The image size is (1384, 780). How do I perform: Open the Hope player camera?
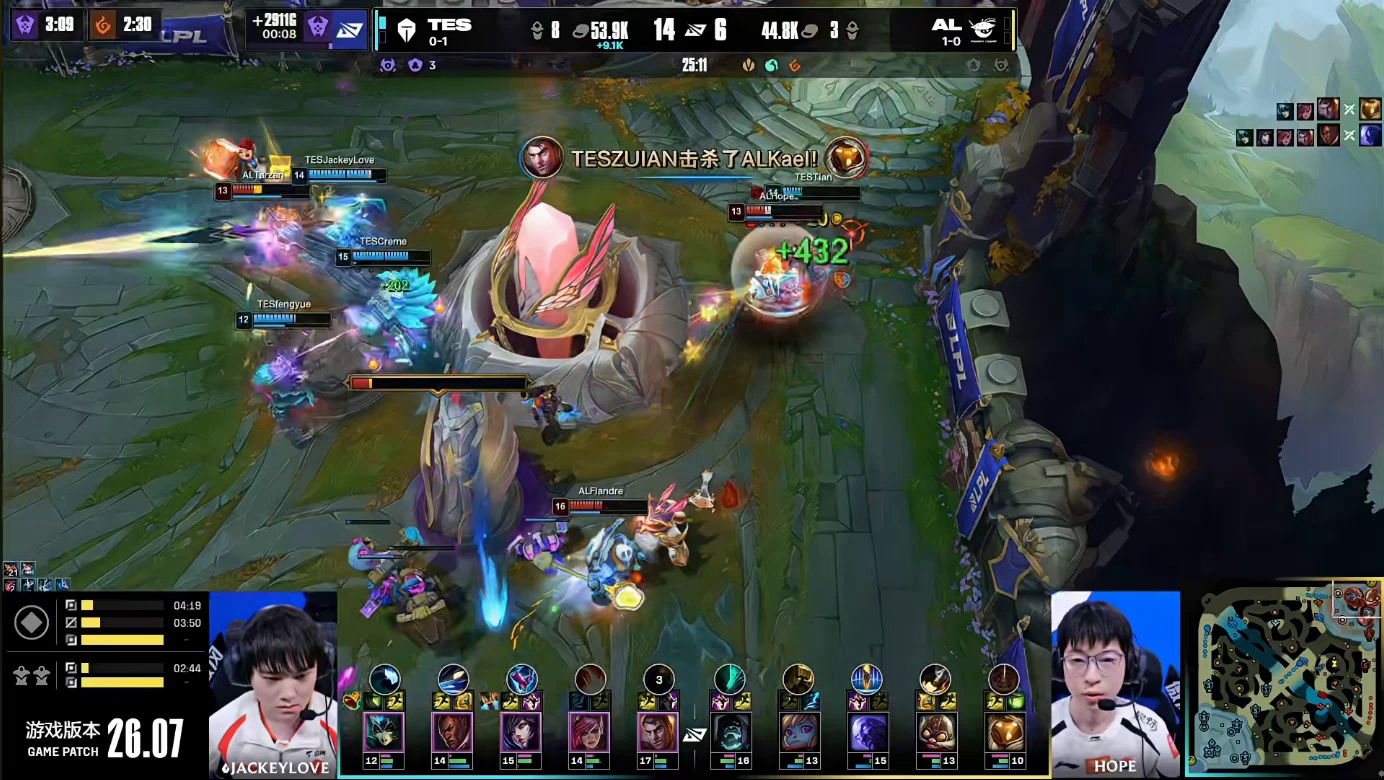click(1115, 680)
